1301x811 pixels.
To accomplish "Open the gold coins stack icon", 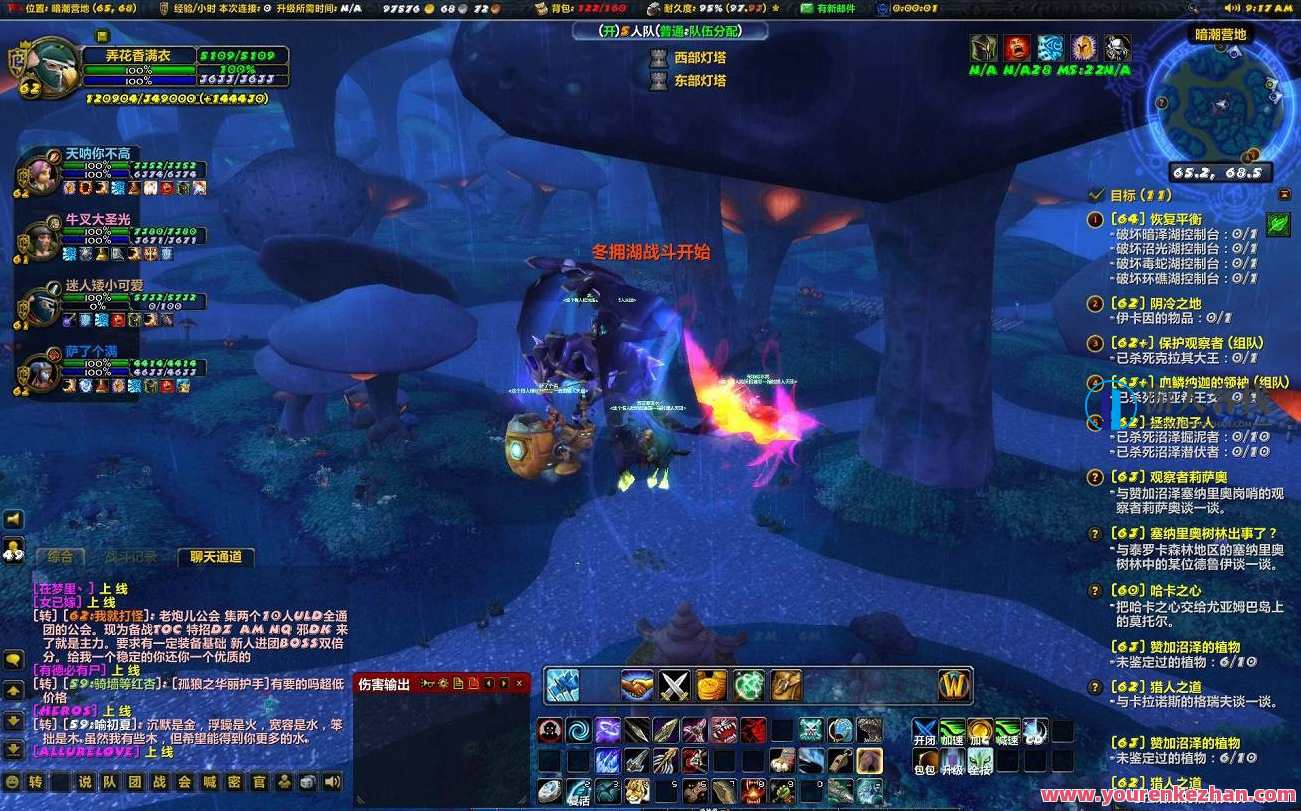I will click(x=712, y=685).
